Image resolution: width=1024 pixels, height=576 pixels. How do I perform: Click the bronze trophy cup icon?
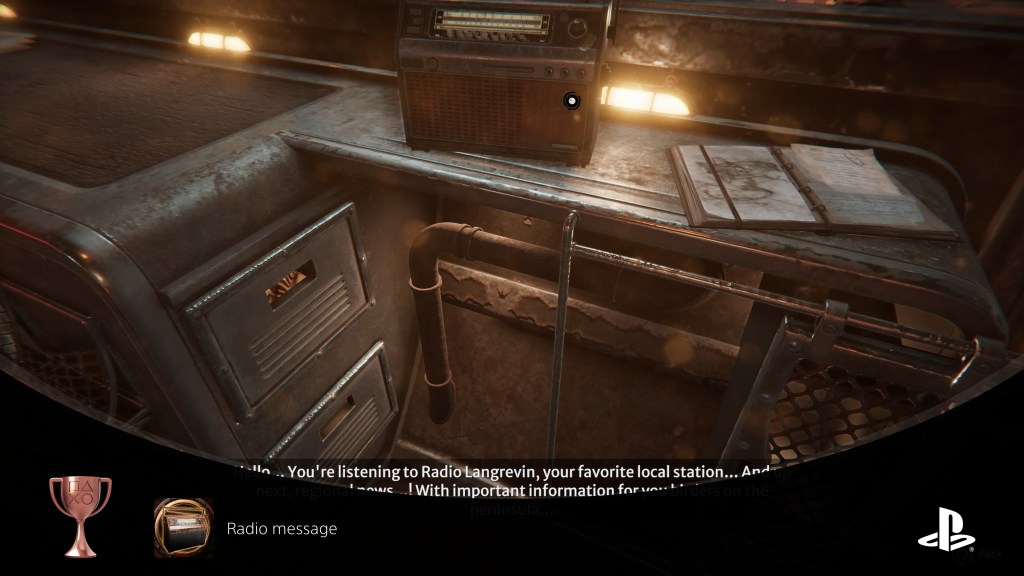click(80, 515)
